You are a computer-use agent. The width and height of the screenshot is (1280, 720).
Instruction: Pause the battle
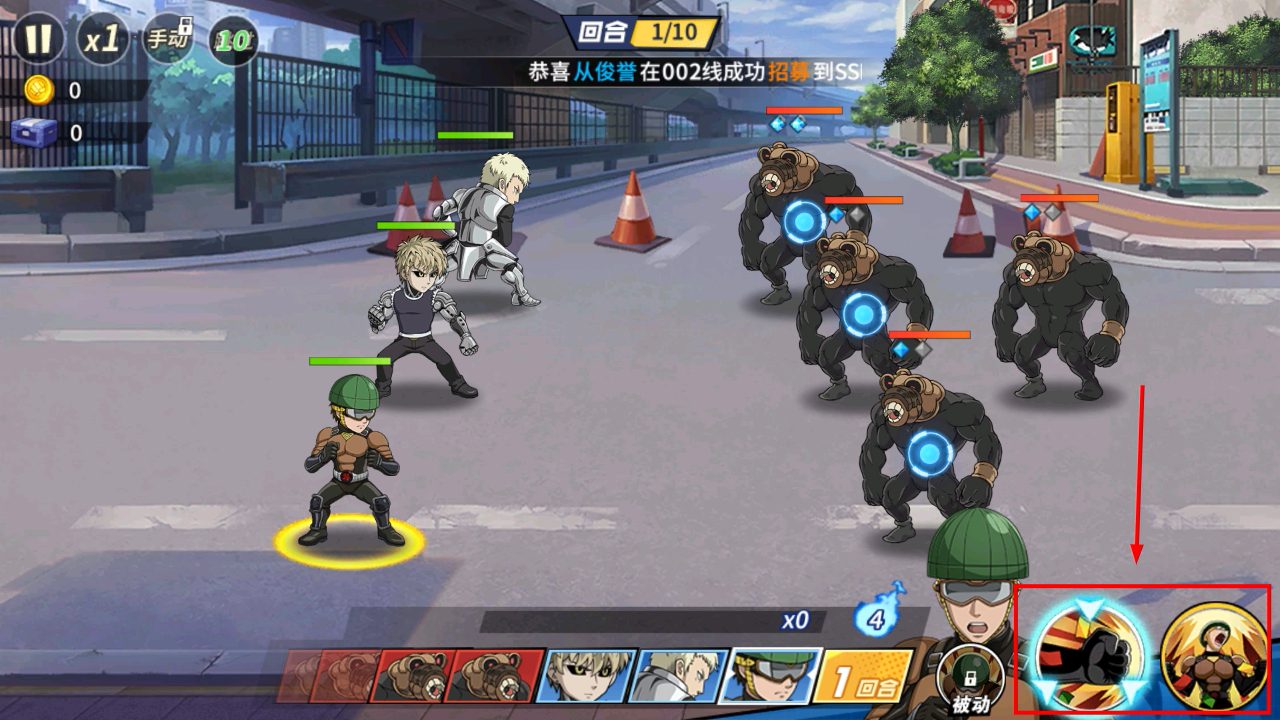click(x=38, y=40)
